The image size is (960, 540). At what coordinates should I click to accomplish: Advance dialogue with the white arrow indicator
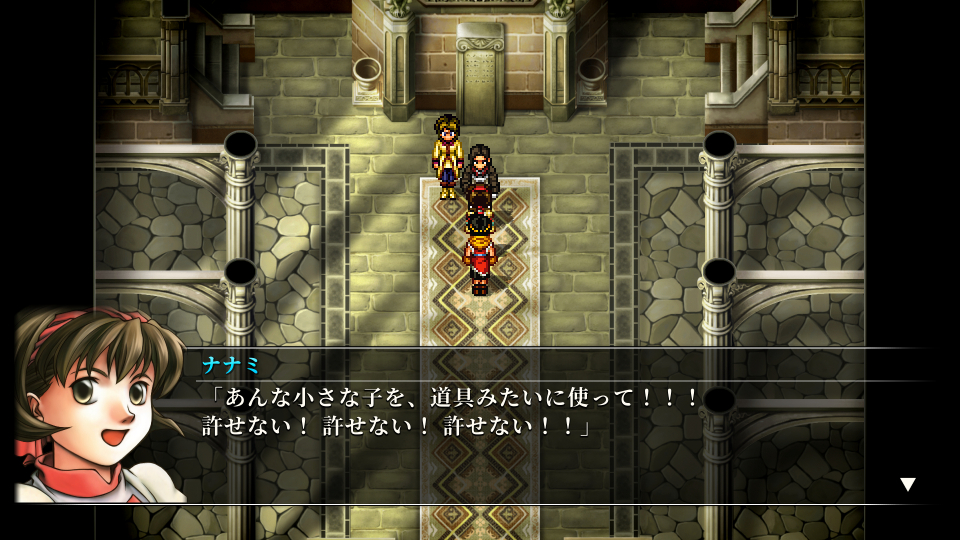click(907, 485)
